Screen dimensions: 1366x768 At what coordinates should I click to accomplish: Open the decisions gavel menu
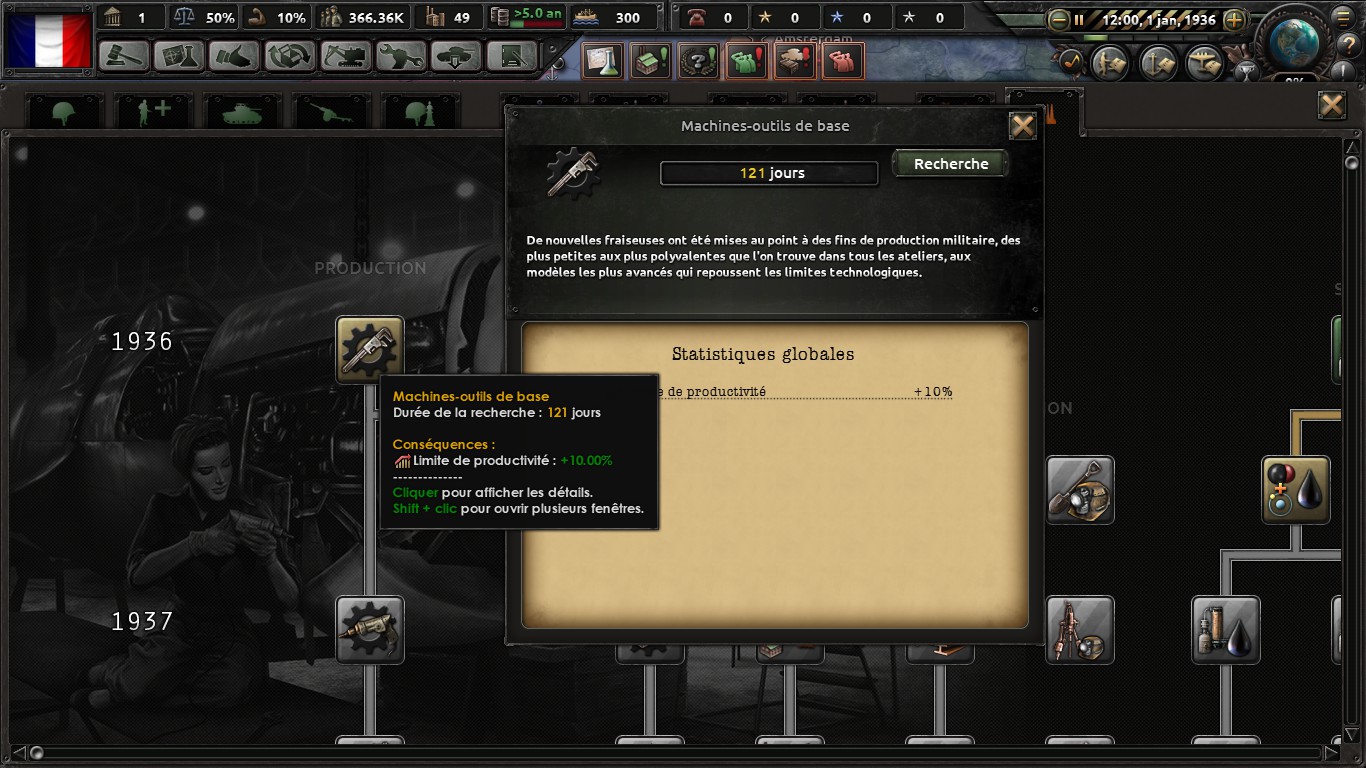125,56
